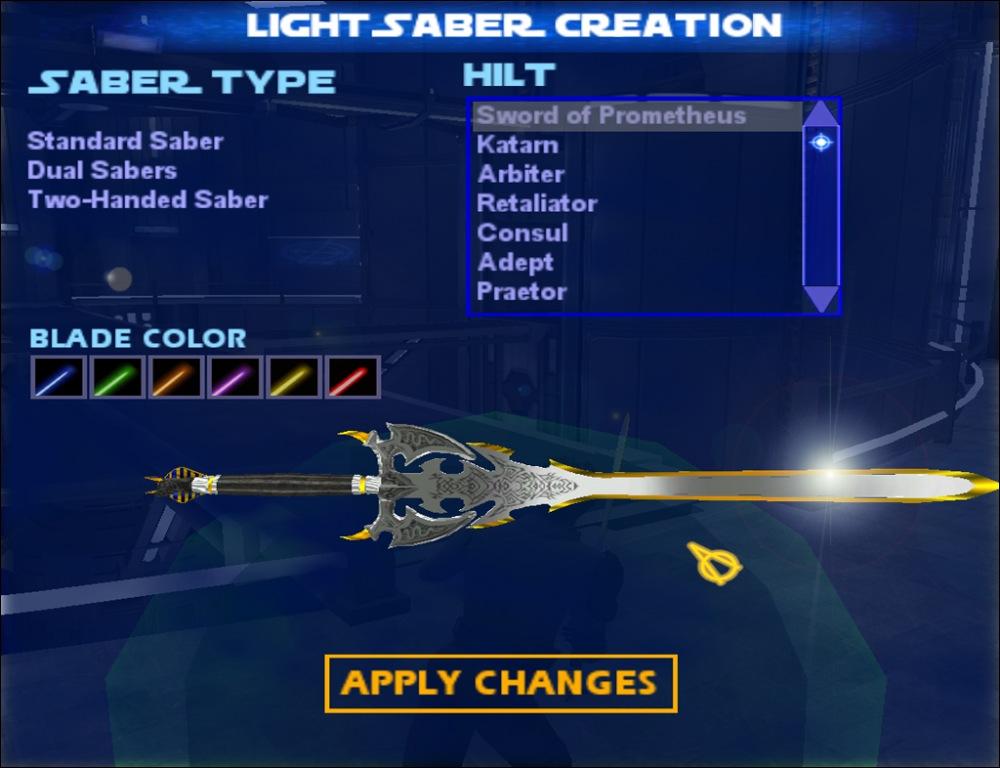Switch blade color to yellow

coord(294,378)
